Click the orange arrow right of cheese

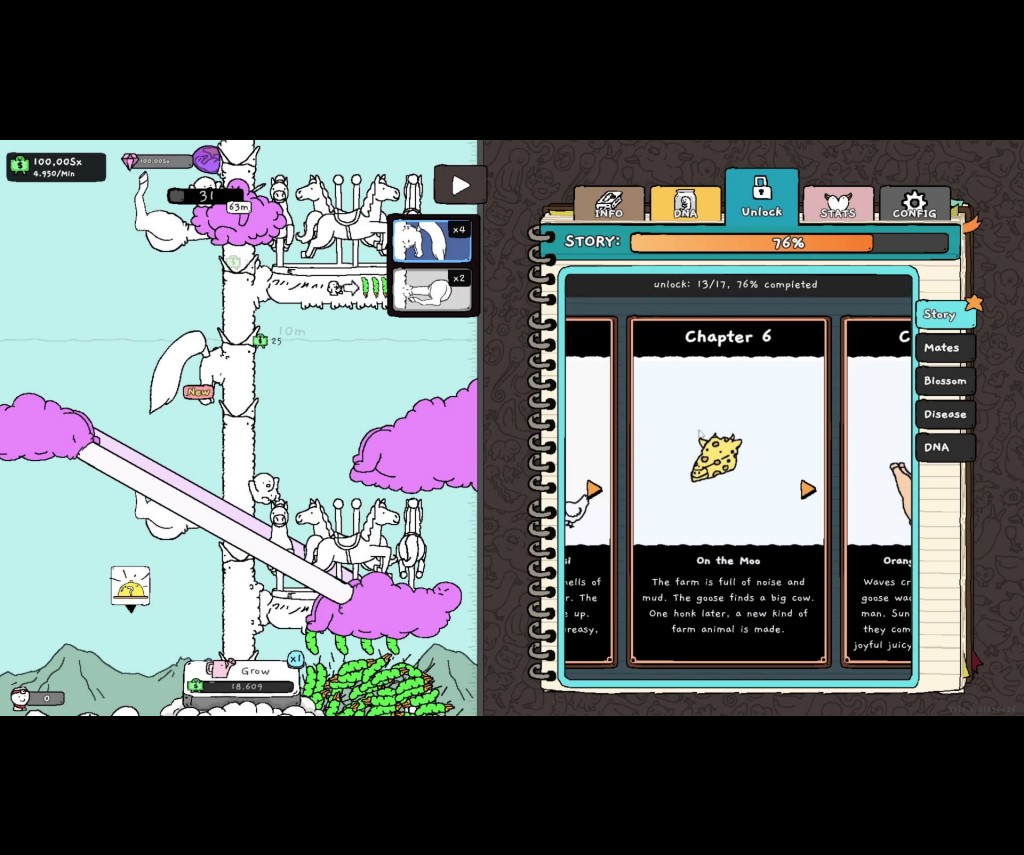coord(808,489)
